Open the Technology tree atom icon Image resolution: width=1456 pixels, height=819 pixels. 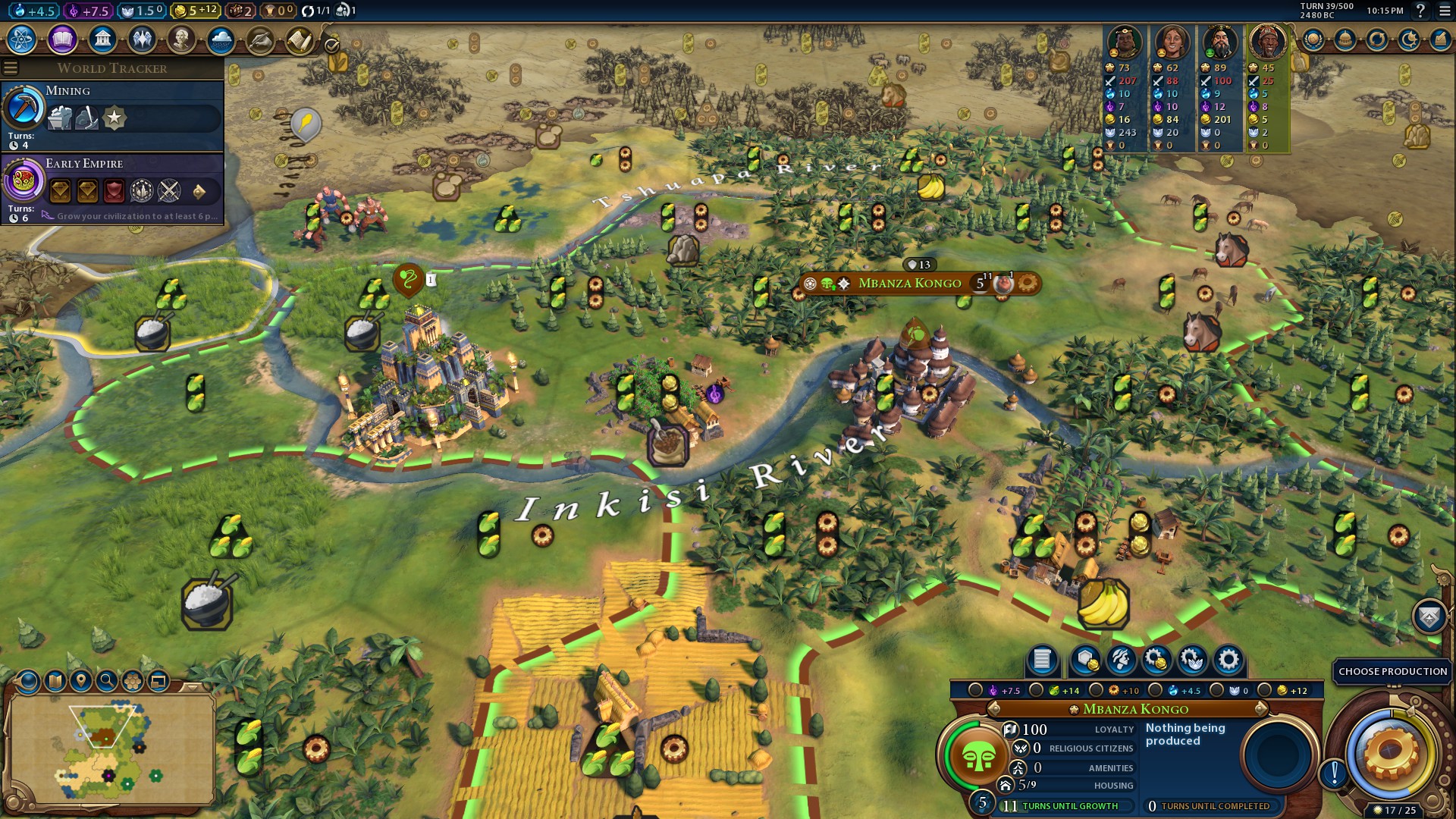tap(22, 39)
